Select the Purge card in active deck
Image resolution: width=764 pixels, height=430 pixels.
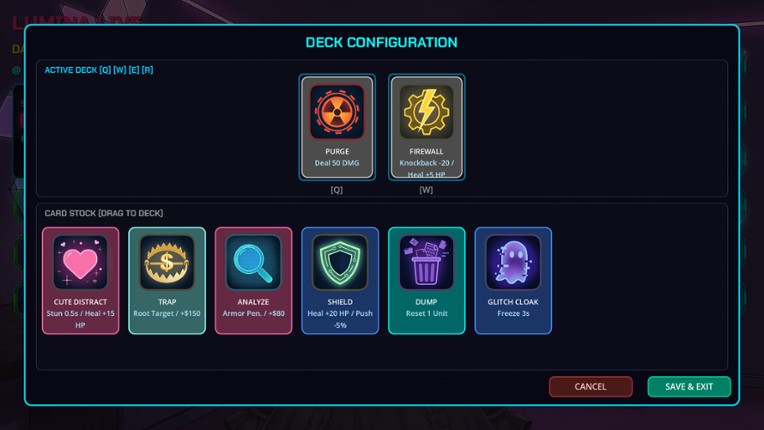click(x=337, y=127)
